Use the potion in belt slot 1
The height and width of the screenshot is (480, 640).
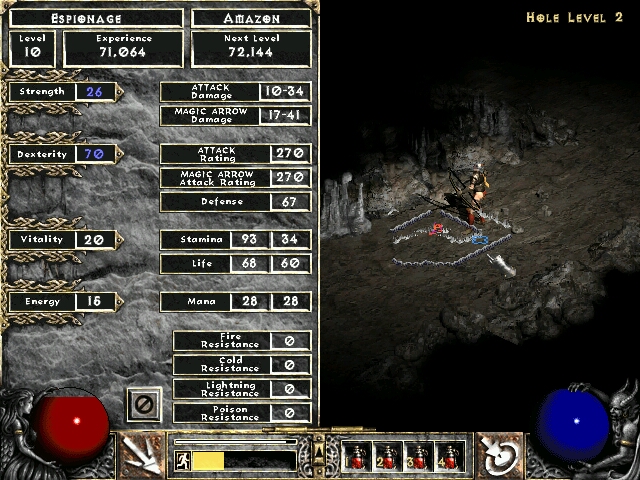pos(357,456)
